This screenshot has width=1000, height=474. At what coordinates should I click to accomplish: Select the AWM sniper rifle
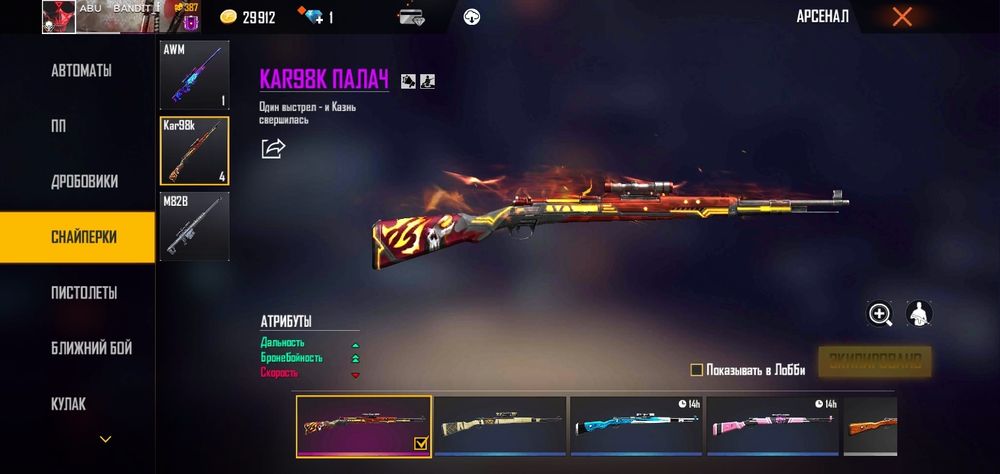coord(194,75)
